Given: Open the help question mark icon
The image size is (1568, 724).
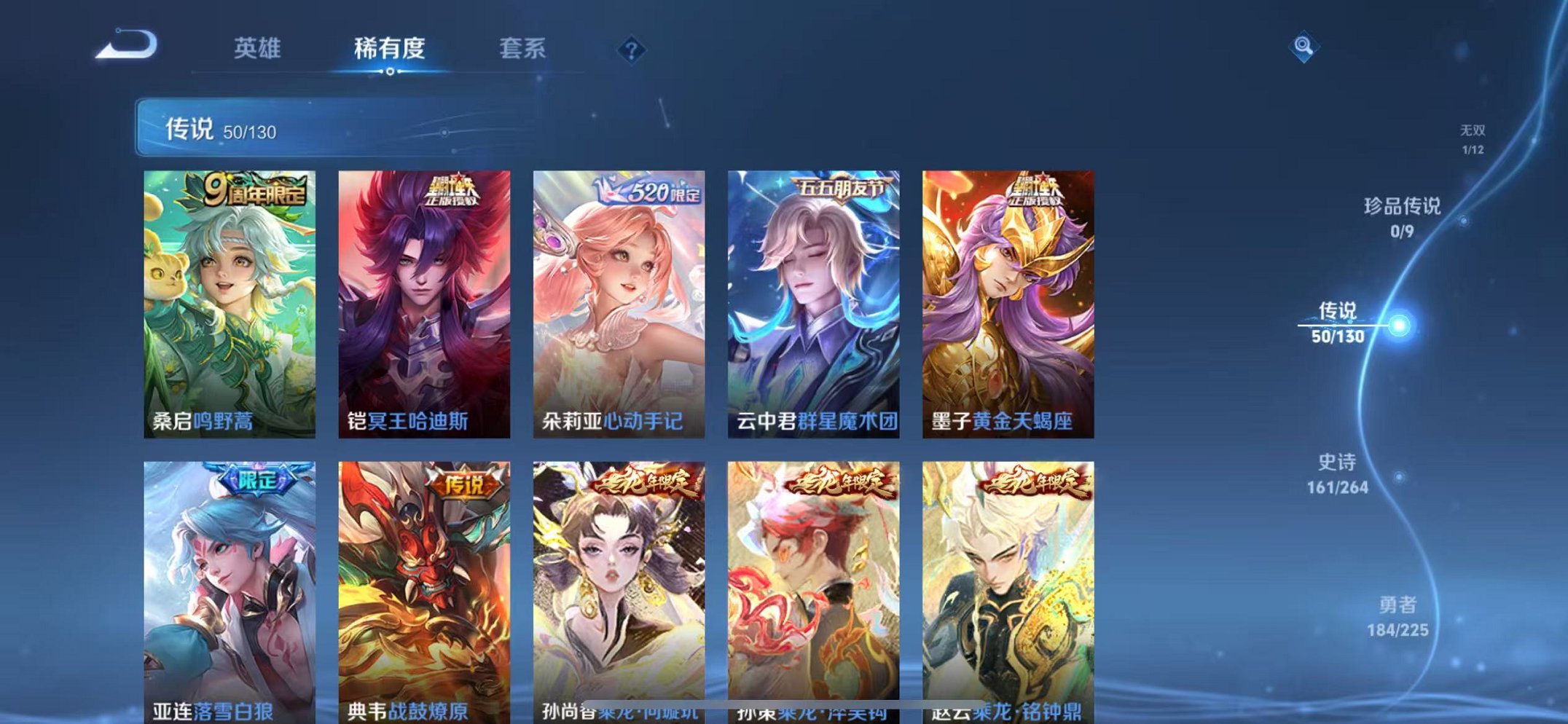Looking at the screenshot, I should [633, 50].
